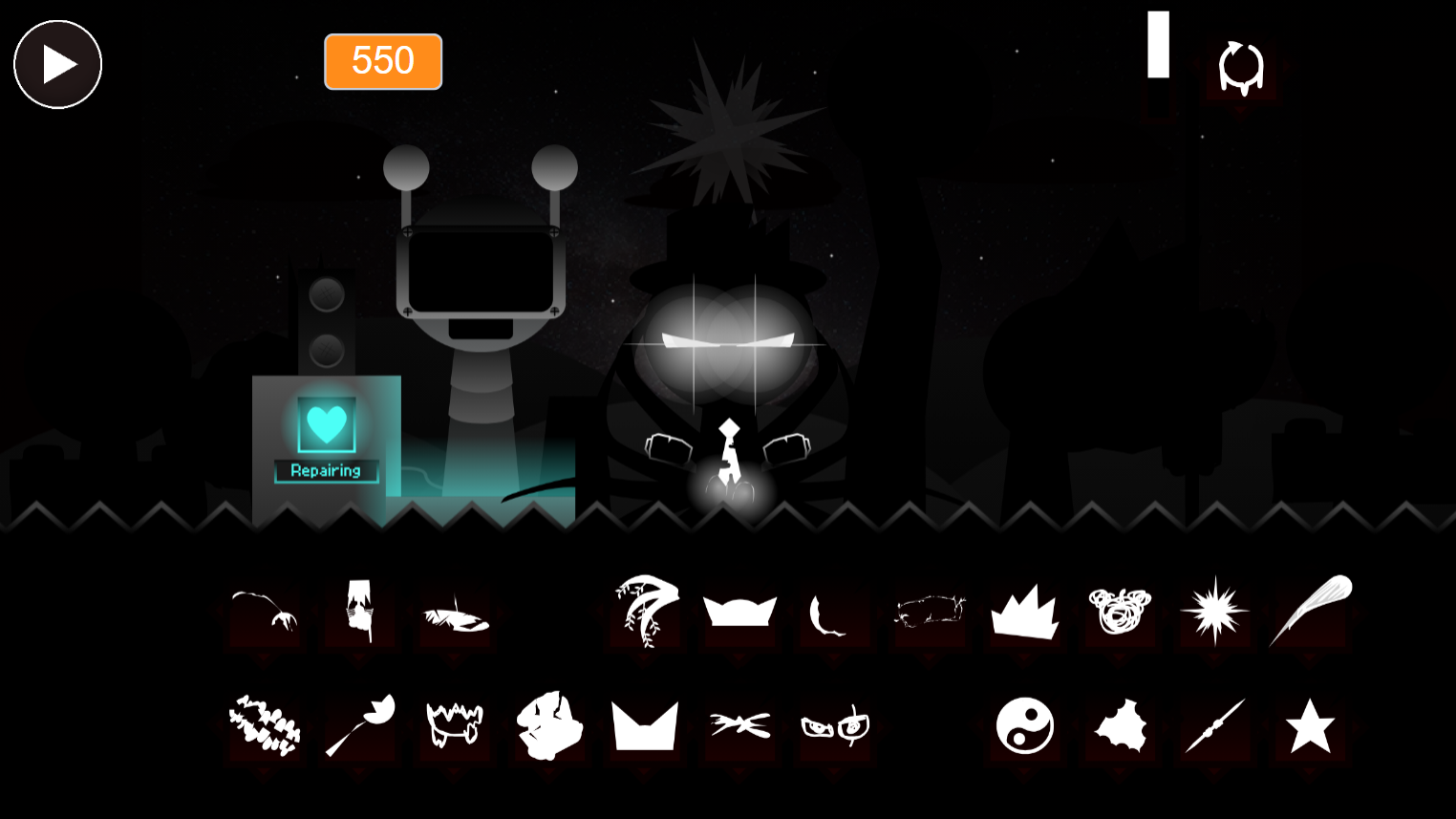Select the scribbled bear-ears sound icon
The height and width of the screenshot is (819, 1456).
click(x=1119, y=612)
